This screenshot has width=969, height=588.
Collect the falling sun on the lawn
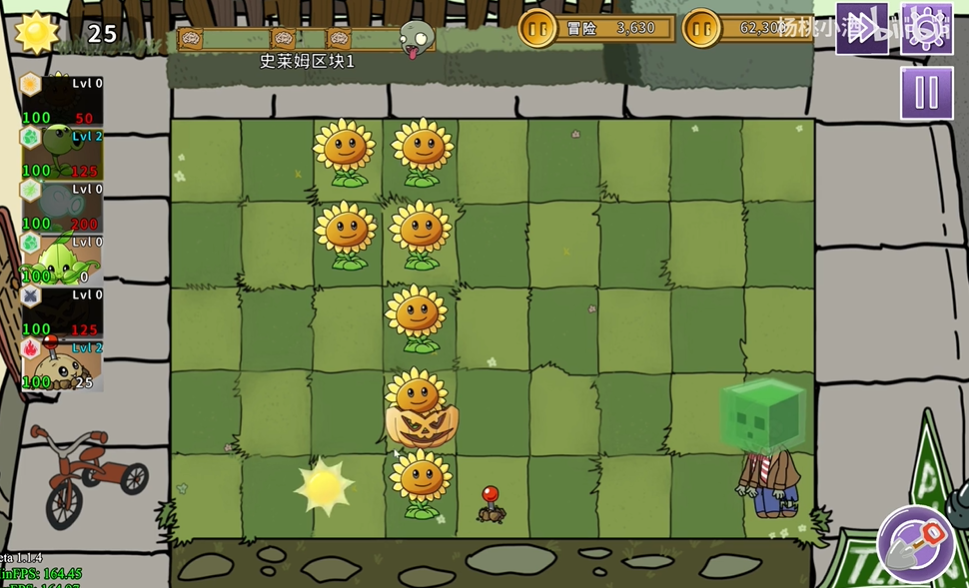click(324, 487)
